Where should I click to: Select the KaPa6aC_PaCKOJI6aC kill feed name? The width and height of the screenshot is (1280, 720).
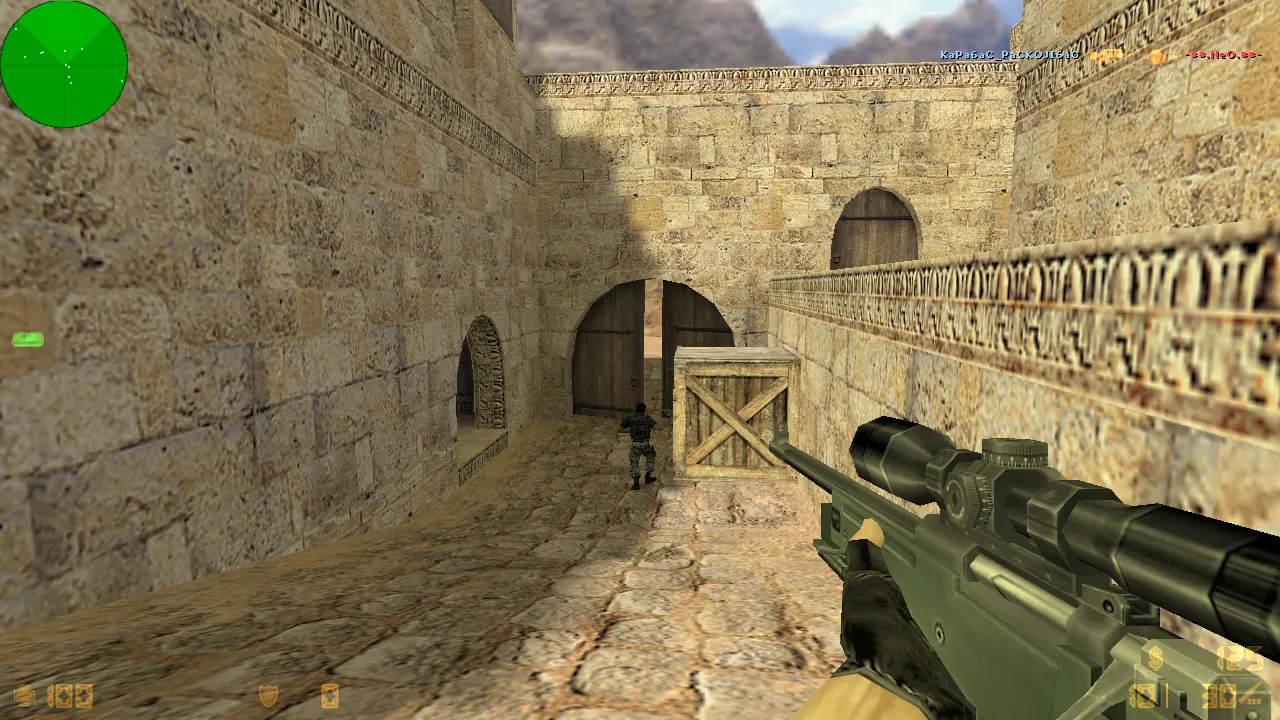tap(1009, 54)
